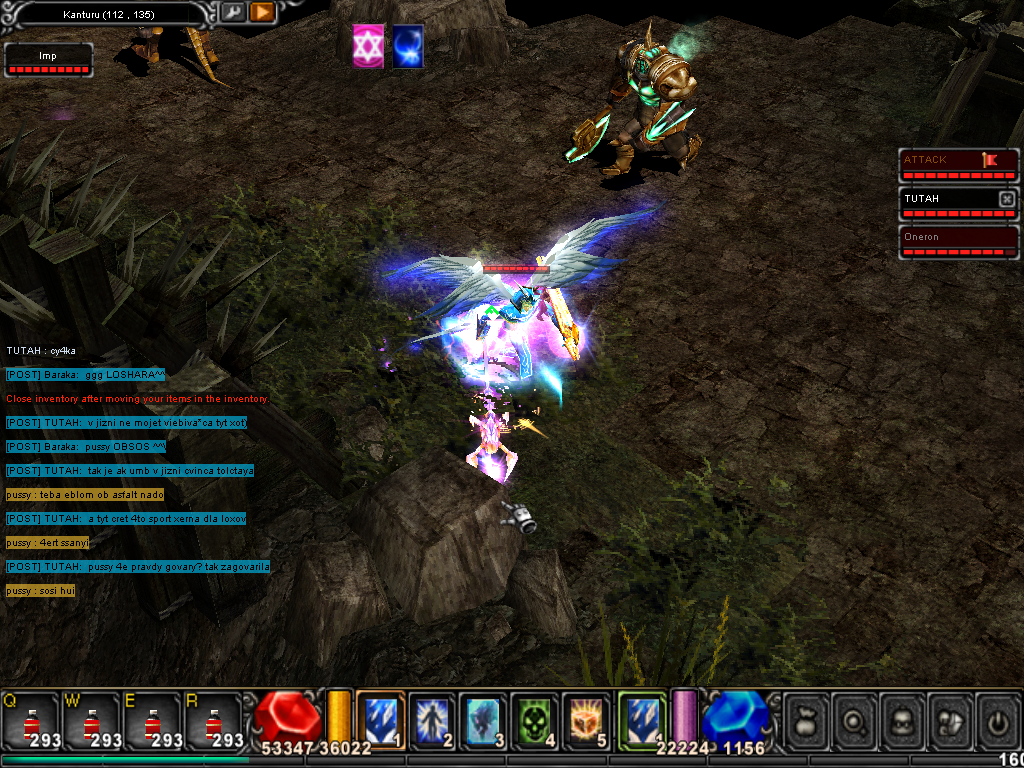Screen dimensions: 1024x768
Task: Click the orange play arrow button
Action: point(262,13)
